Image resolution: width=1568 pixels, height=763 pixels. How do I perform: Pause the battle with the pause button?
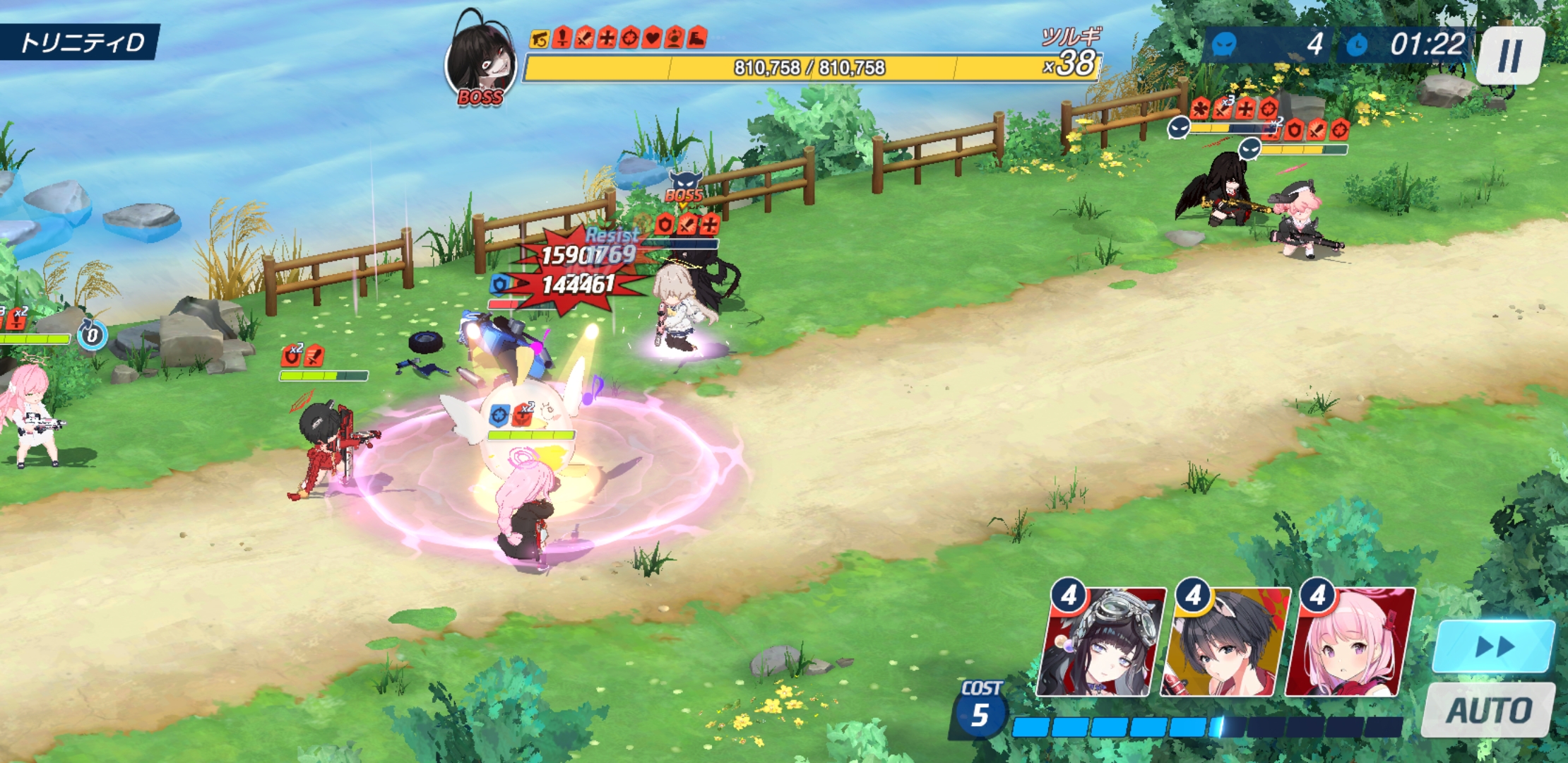[x=1510, y=55]
